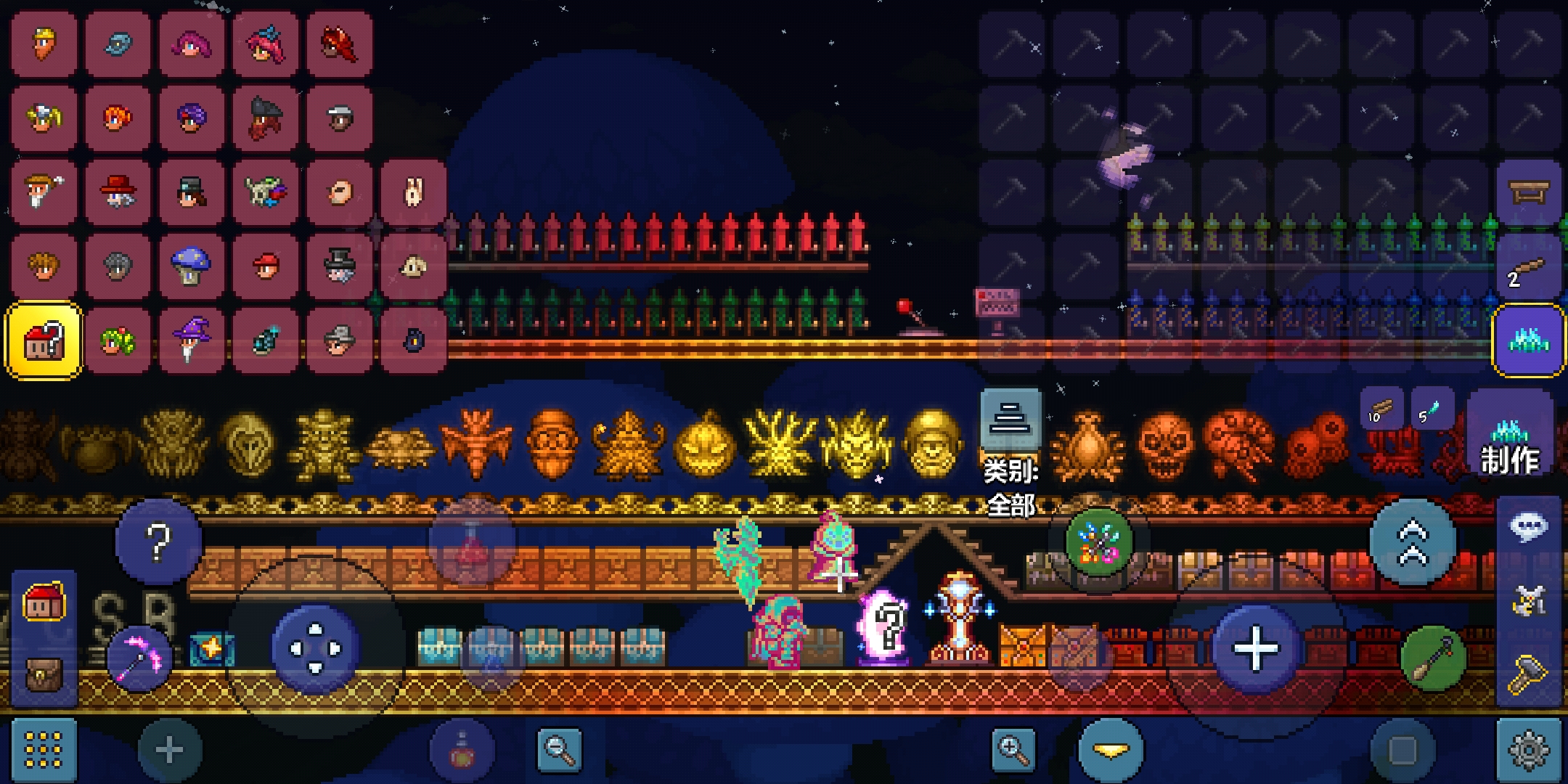This screenshot has height=784, width=1568.
Task: Select the workbench crafting recipe slot
Action: (1529, 192)
